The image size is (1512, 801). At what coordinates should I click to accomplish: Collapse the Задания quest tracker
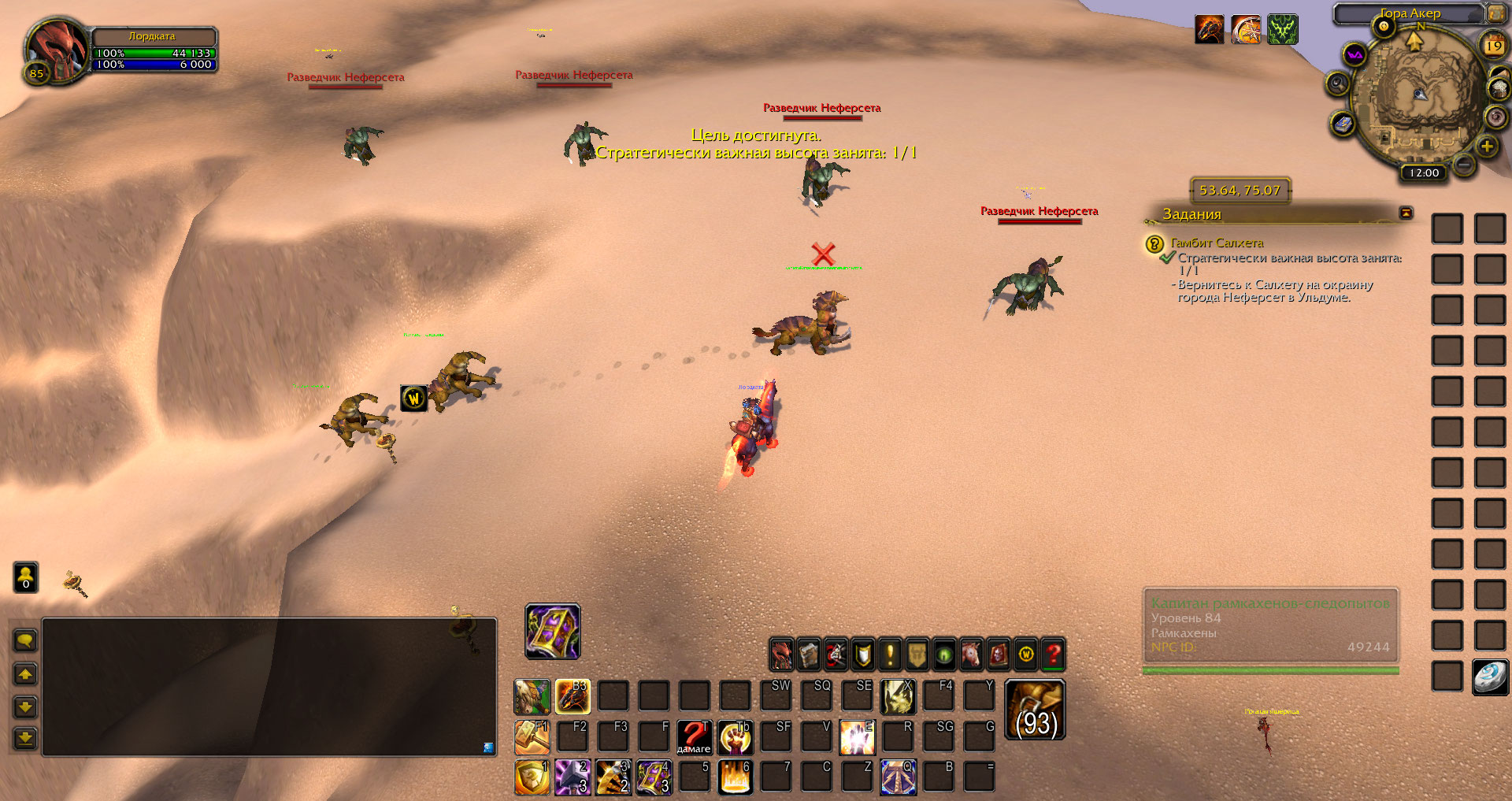1406,213
